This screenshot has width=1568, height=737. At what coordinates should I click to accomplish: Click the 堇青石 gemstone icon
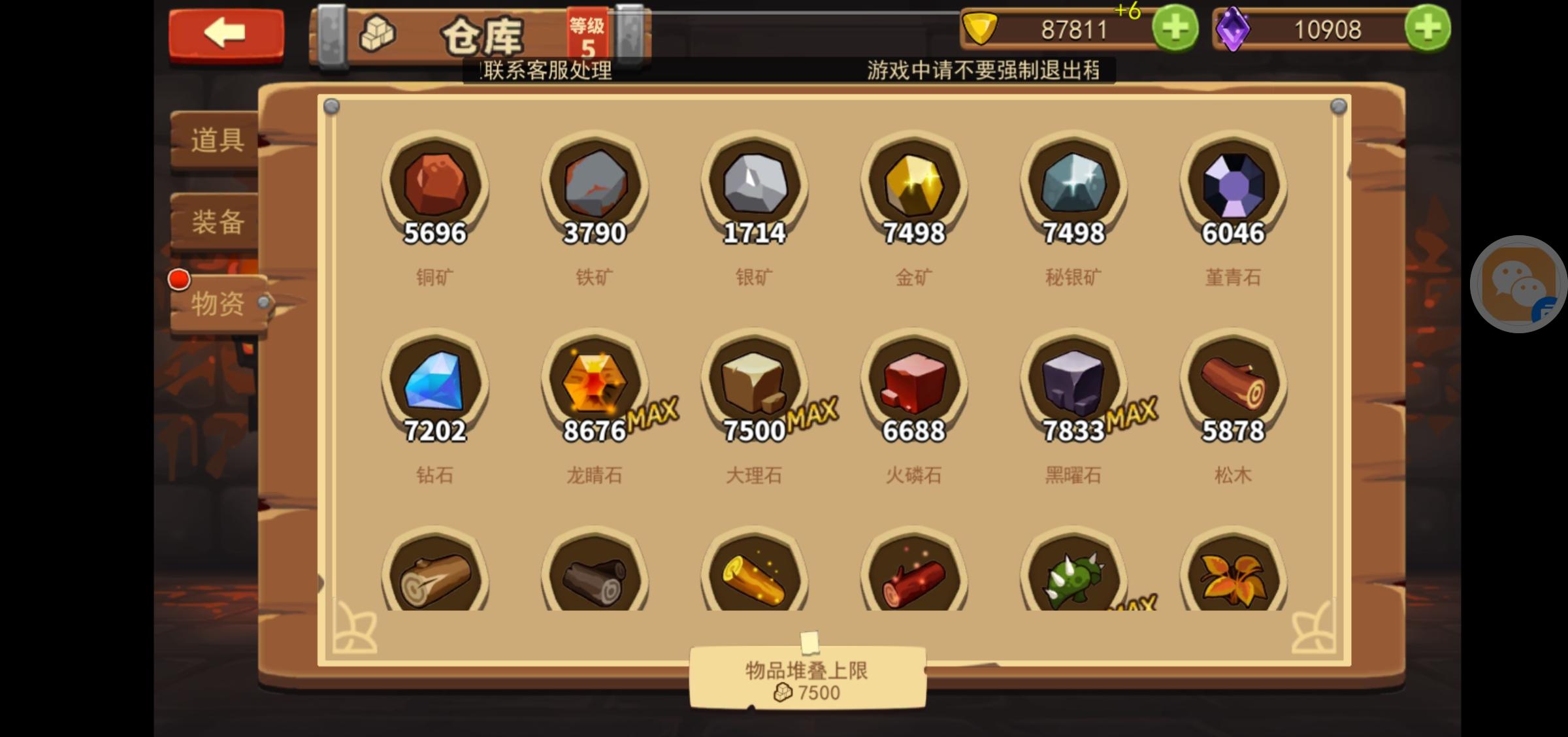click(x=1233, y=186)
